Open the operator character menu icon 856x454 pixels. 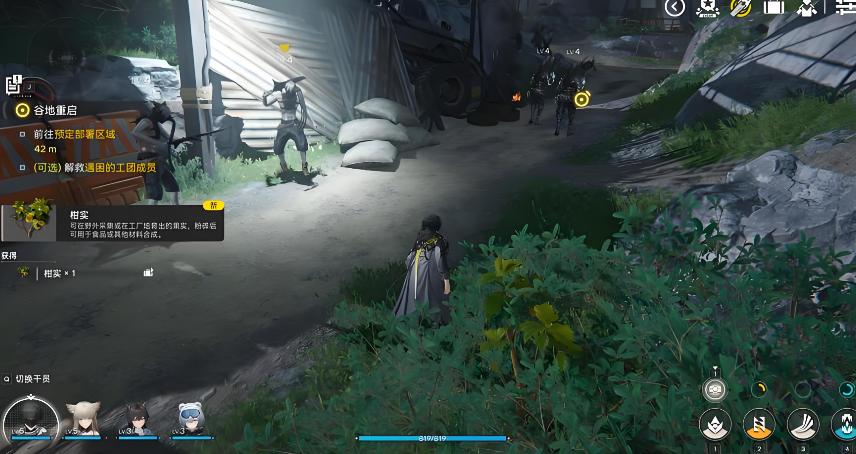[x=806, y=8]
